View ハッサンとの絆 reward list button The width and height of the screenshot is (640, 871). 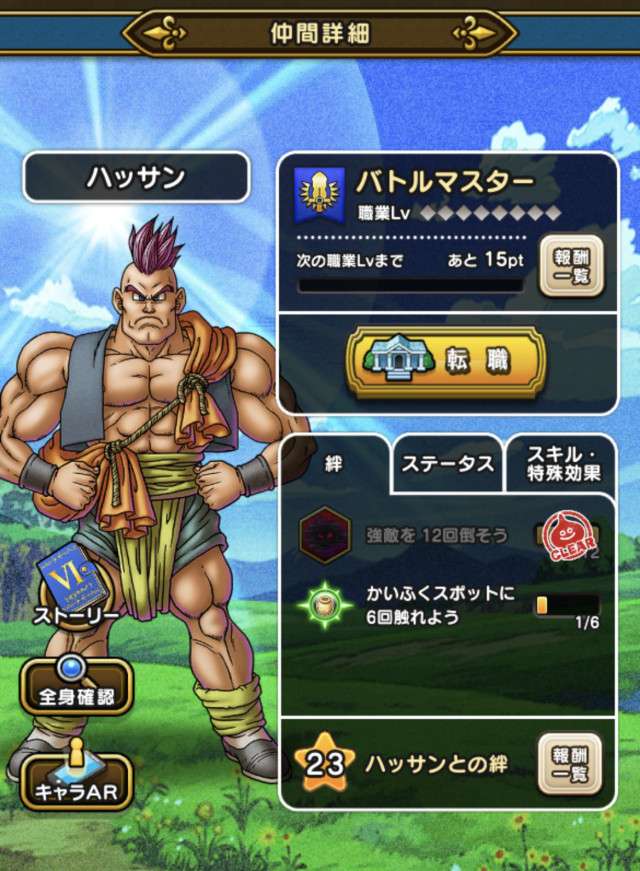pos(572,764)
